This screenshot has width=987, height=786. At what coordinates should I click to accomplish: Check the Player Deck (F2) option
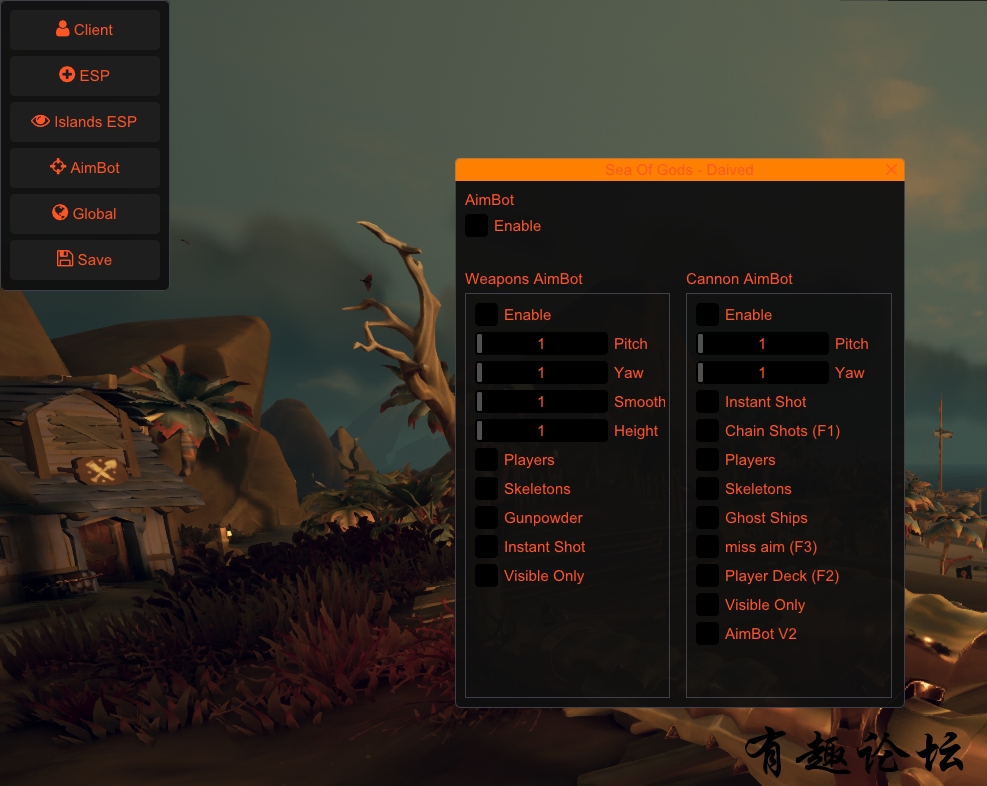click(x=707, y=576)
